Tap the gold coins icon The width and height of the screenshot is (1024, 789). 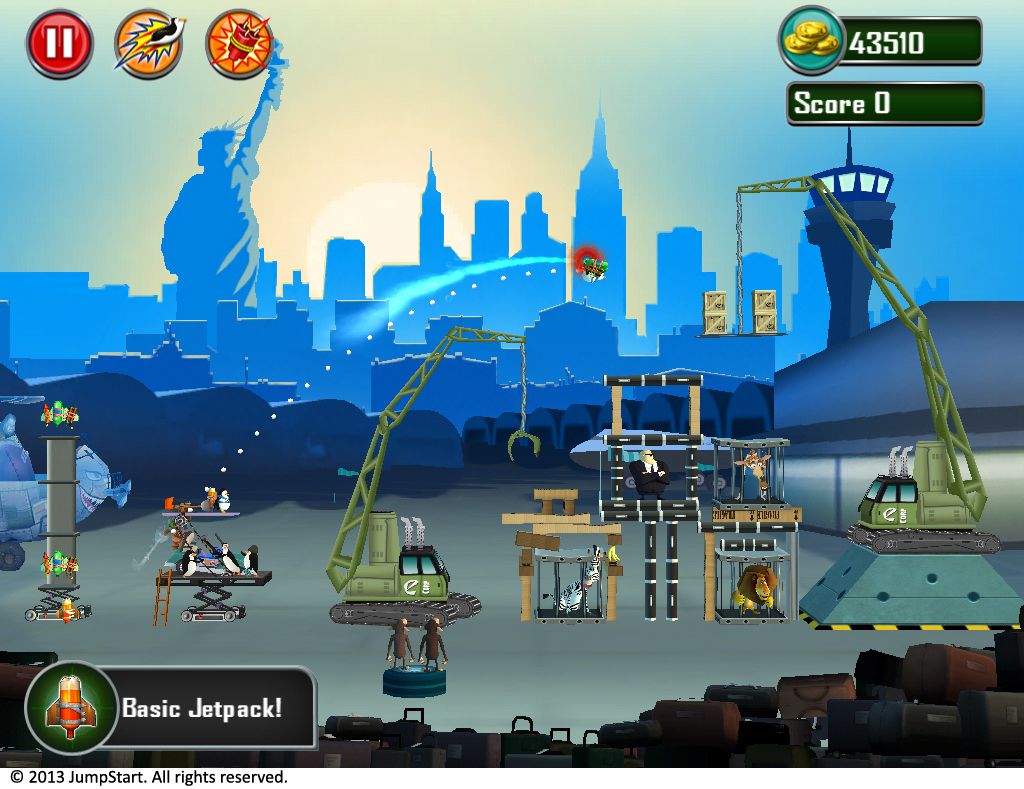(811, 40)
